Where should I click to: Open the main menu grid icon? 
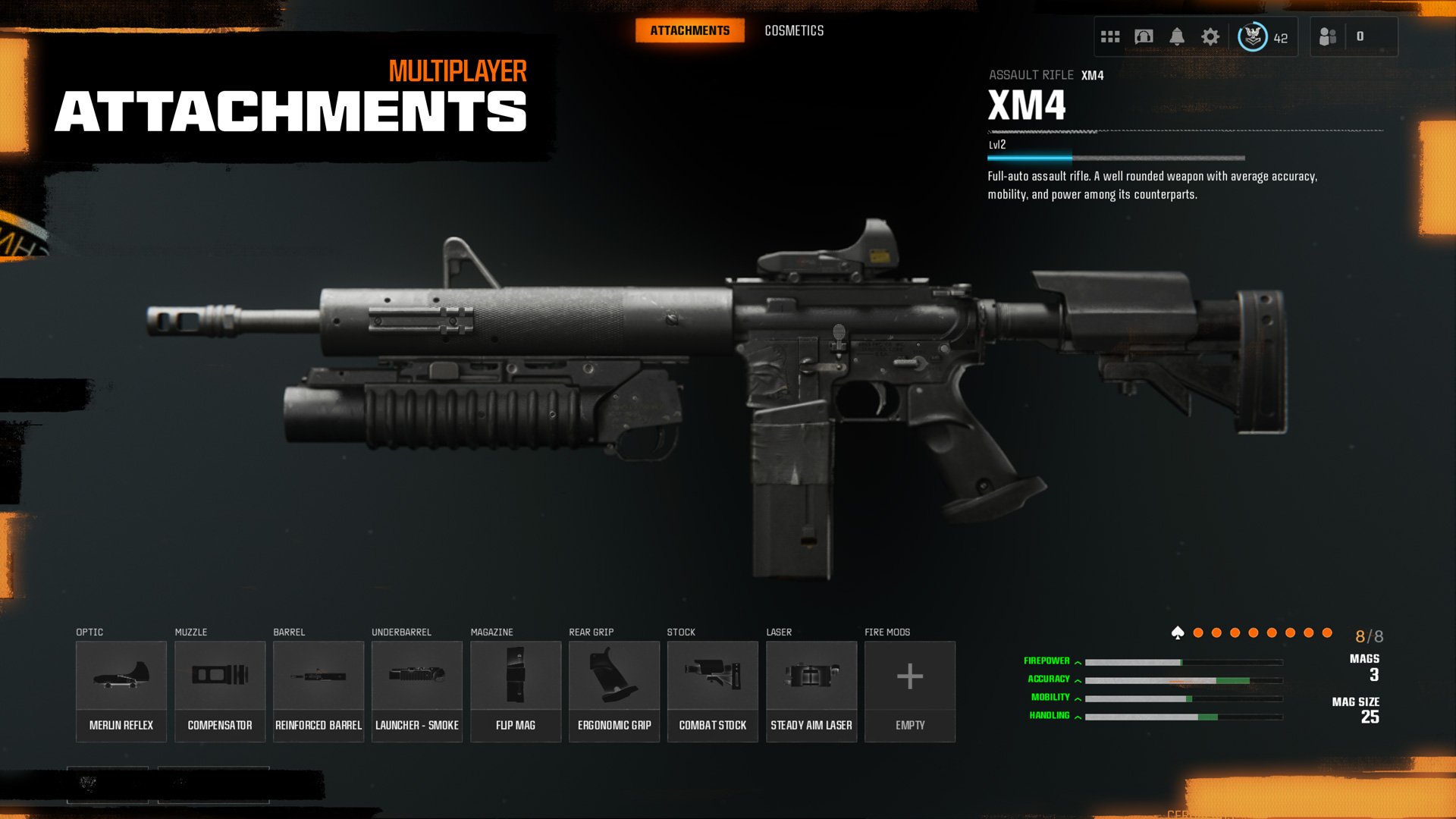tap(1110, 35)
